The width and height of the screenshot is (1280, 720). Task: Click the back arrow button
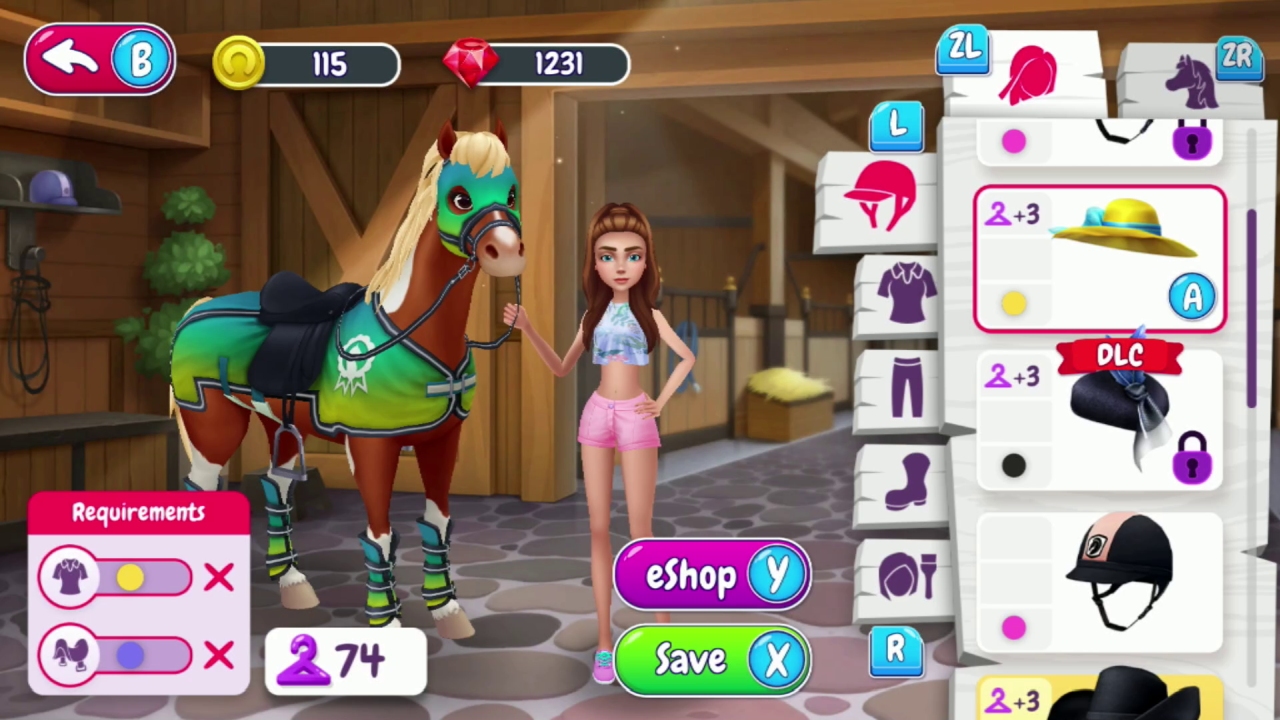[70, 57]
